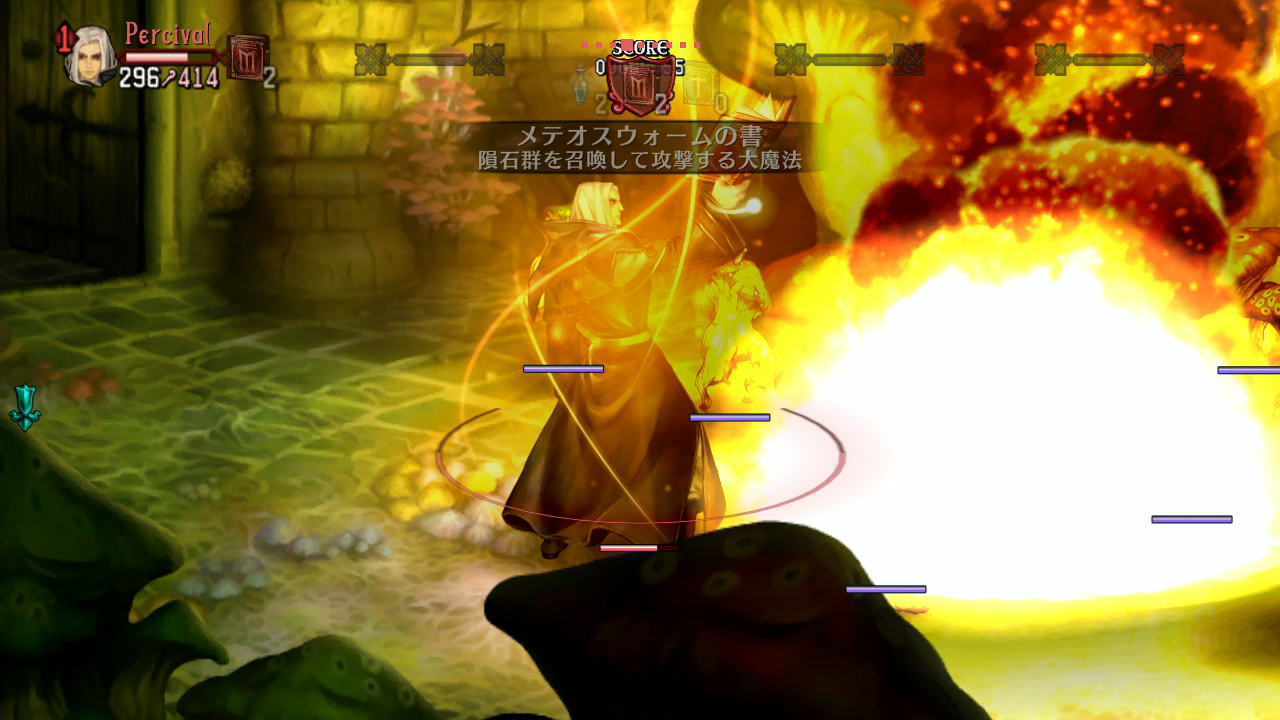Image resolution: width=1280 pixels, height=720 pixels.
Task: Select the Meteor Swarm book name banner
Action: coord(640,133)
